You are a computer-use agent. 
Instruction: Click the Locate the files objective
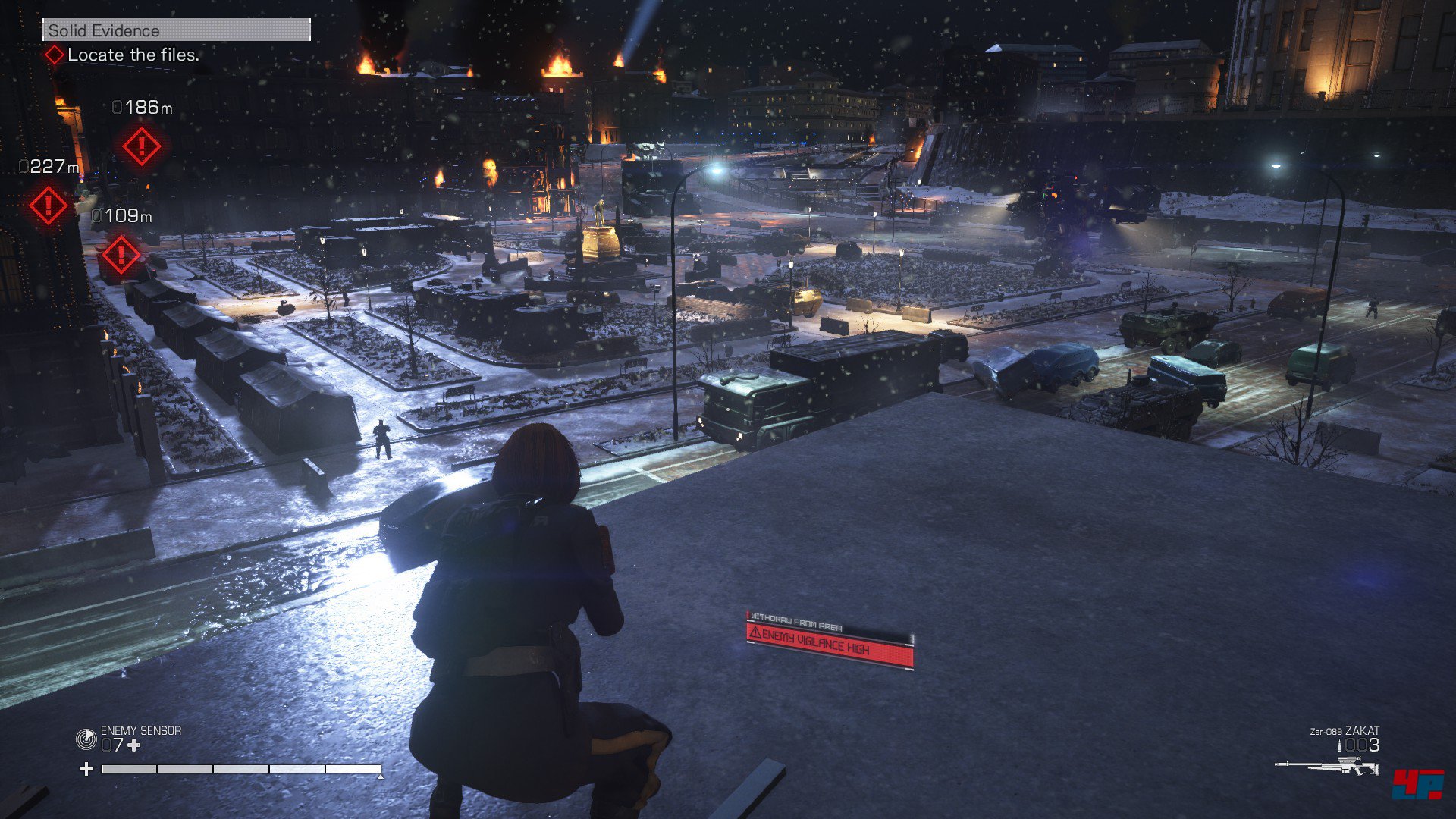coord(133,55)
